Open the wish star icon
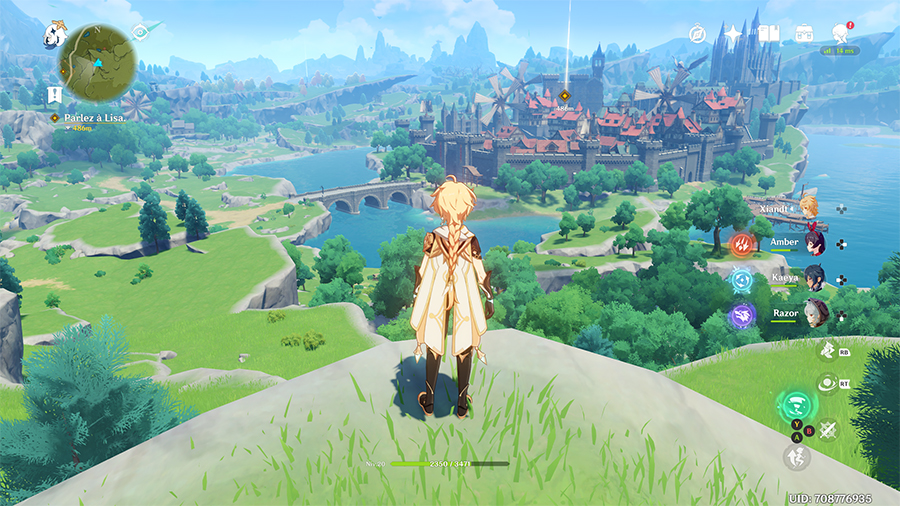The height and width of the screenshot is (506, 900). point(733,35)
